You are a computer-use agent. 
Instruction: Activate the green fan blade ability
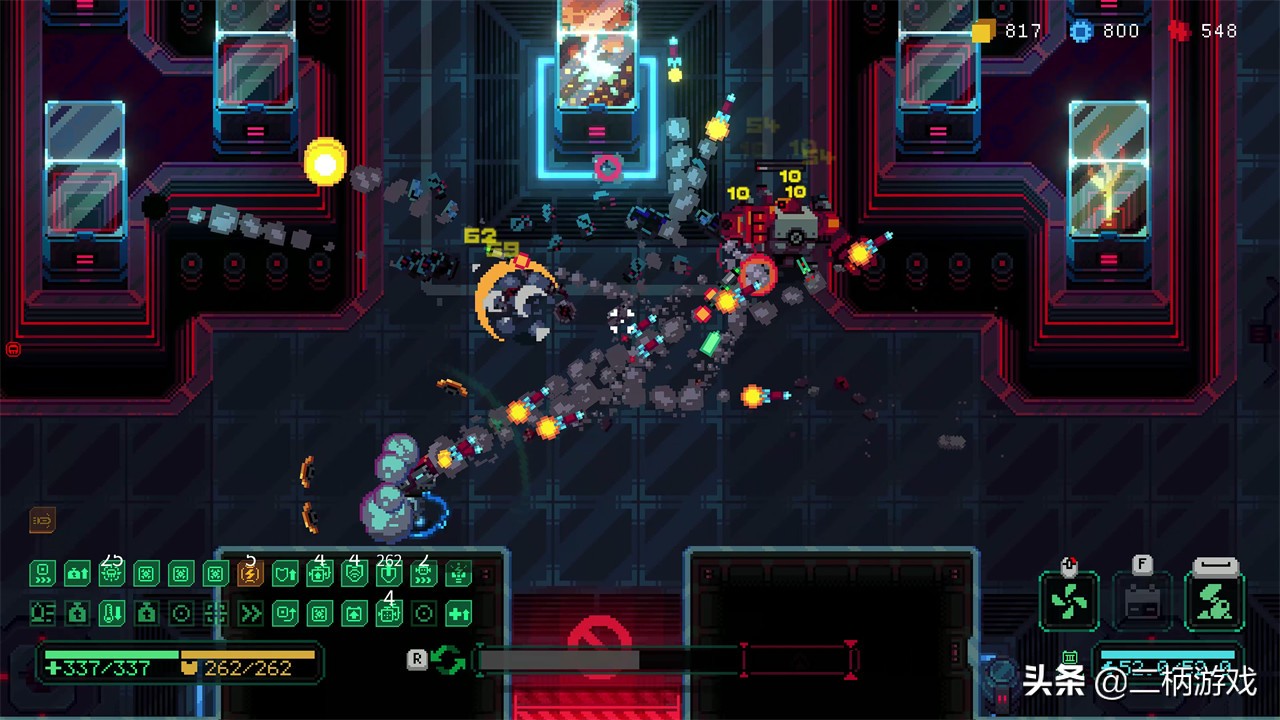pyautogui.click(x=1068, y=601)
